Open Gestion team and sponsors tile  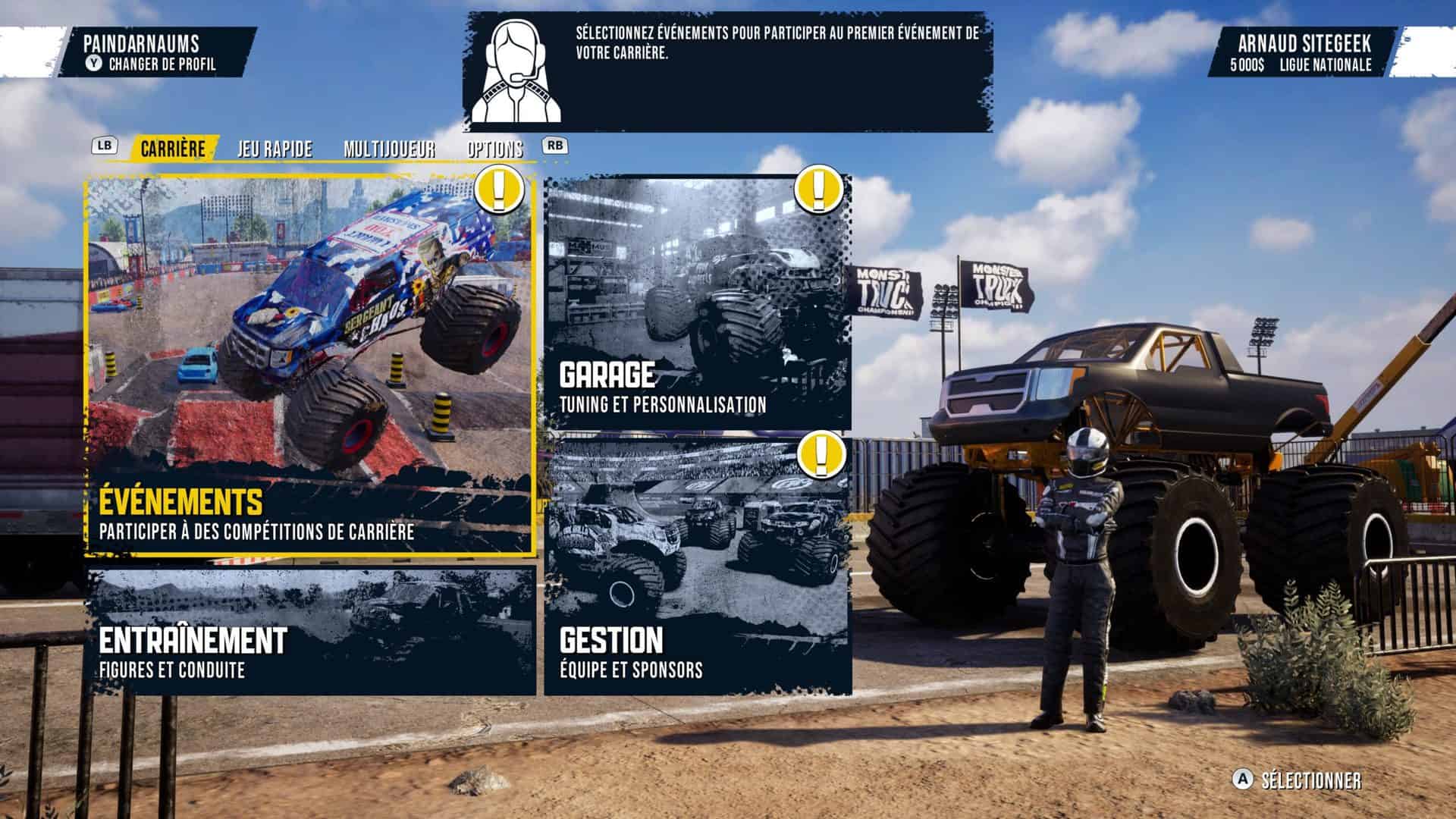click(x=698, y=564)
